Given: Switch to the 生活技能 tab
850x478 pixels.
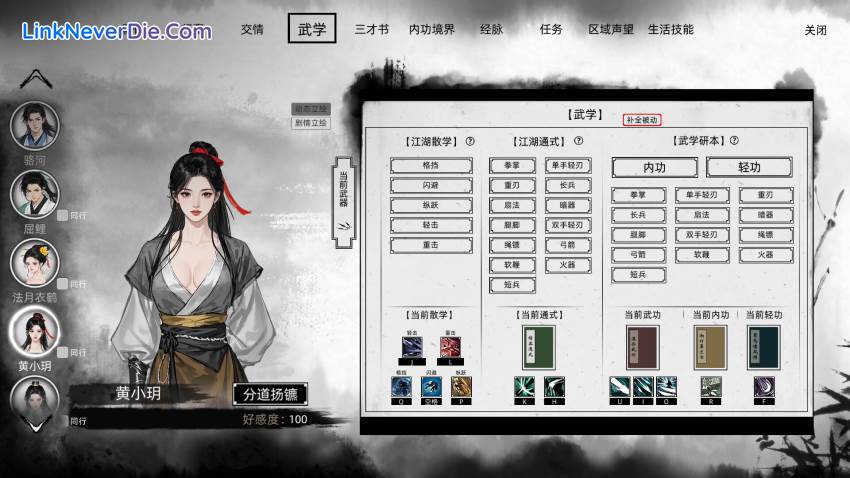Looking at the screenshot, I should pos(670,29).
